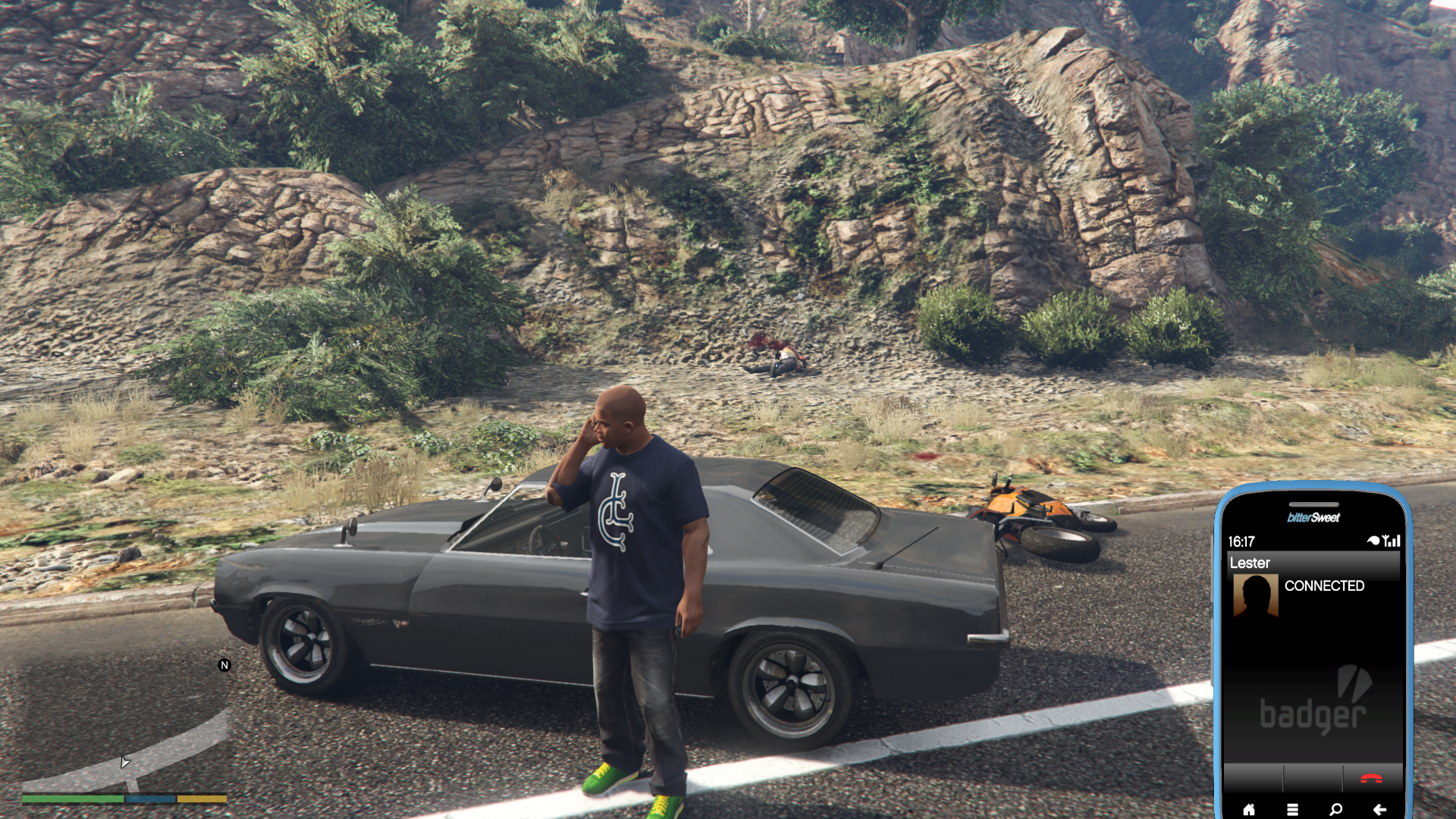Select the Lester header on the call screen
This screenshot has height=819, width=1456.
click(1250, 563)
